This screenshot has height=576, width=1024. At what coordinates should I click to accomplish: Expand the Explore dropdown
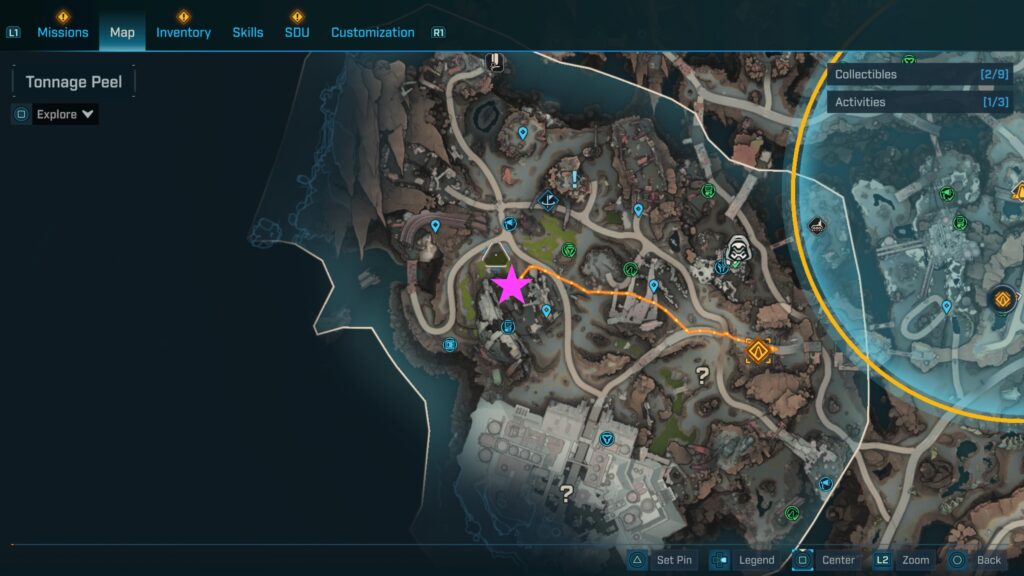(x=65, y=114)
